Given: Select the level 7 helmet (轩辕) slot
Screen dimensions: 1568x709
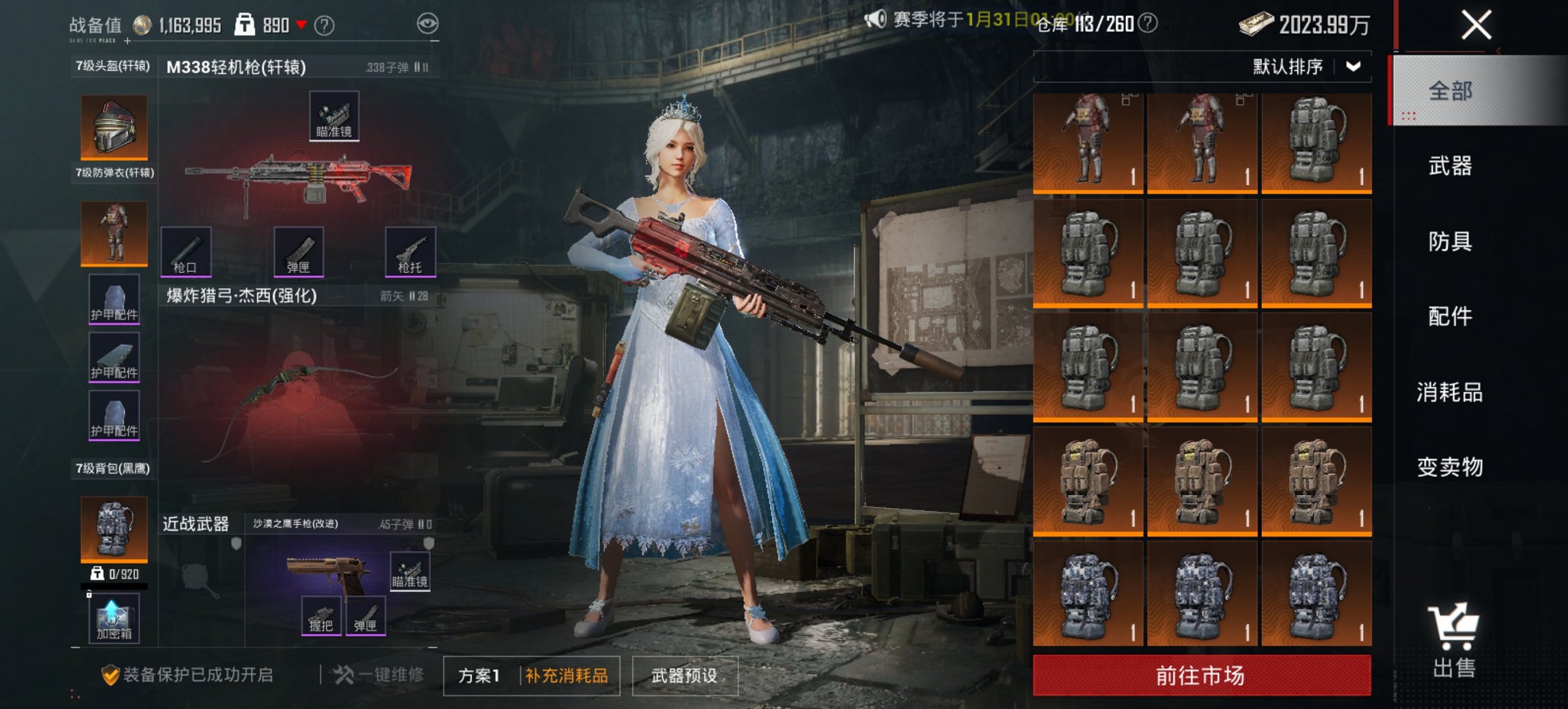Looking at the screenshot, I should coord(113,126).
